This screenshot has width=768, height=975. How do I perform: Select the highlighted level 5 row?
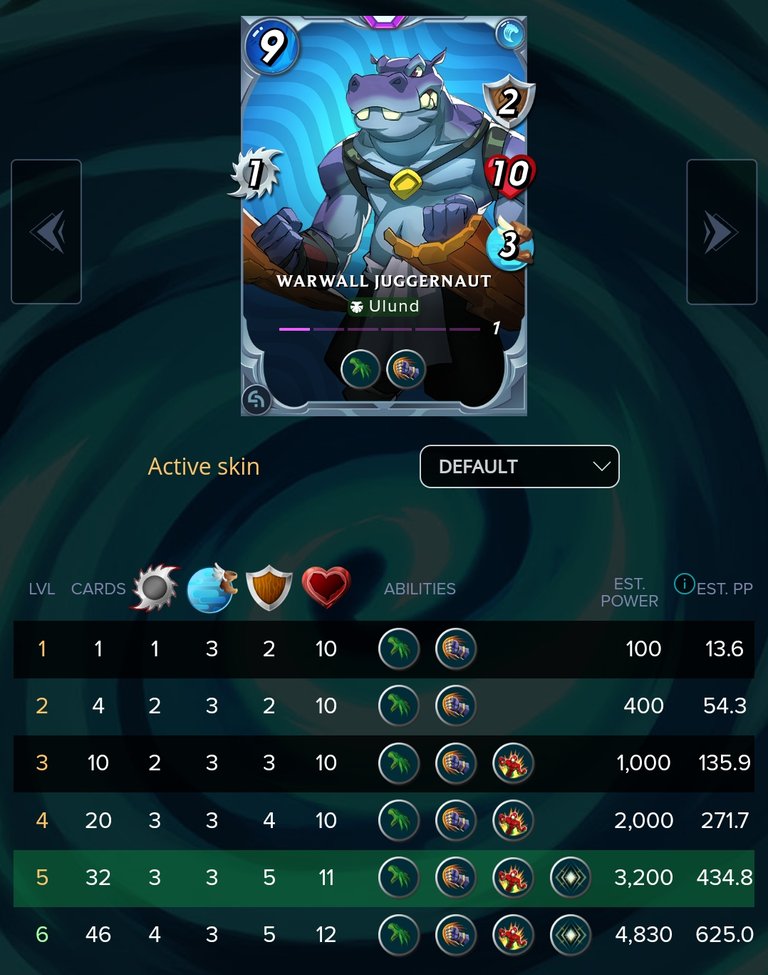[384, 878]
